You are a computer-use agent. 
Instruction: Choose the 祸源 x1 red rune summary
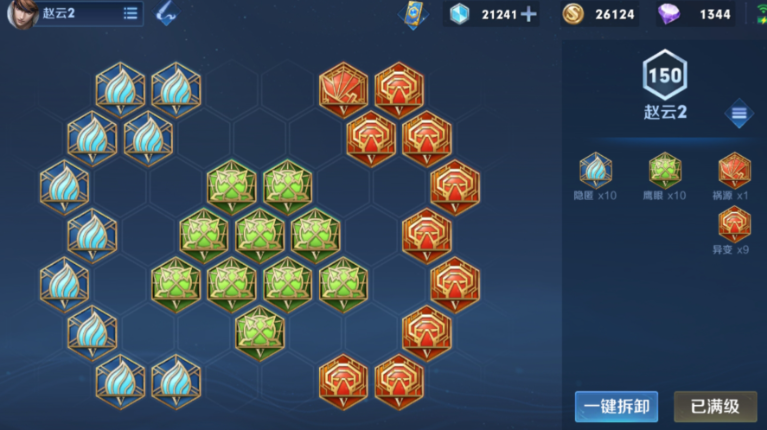pyautogui.click(x=734, y=171)
